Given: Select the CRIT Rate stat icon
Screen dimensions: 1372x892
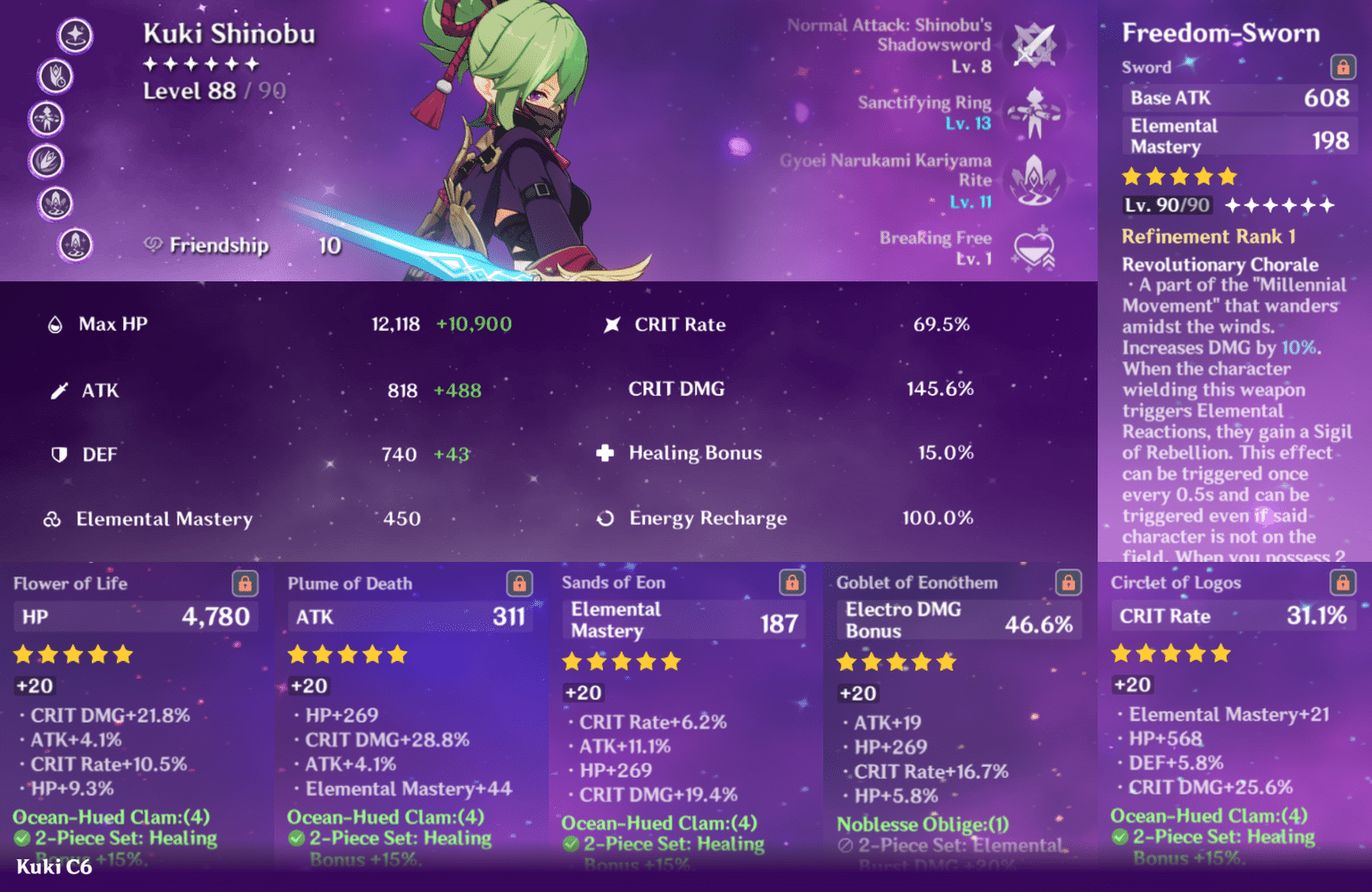Looking at the screenshot, I should [611, 324].
